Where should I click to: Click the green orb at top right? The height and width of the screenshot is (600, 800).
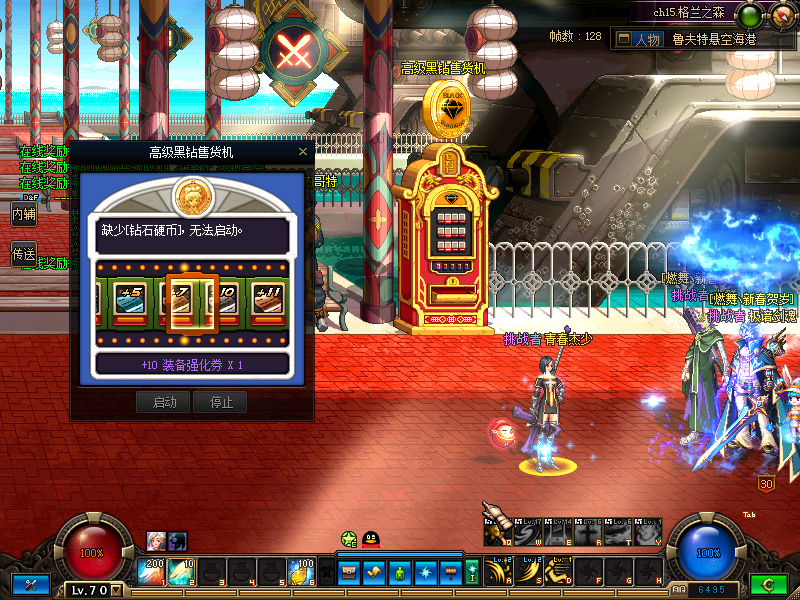(x=747, y=14)
